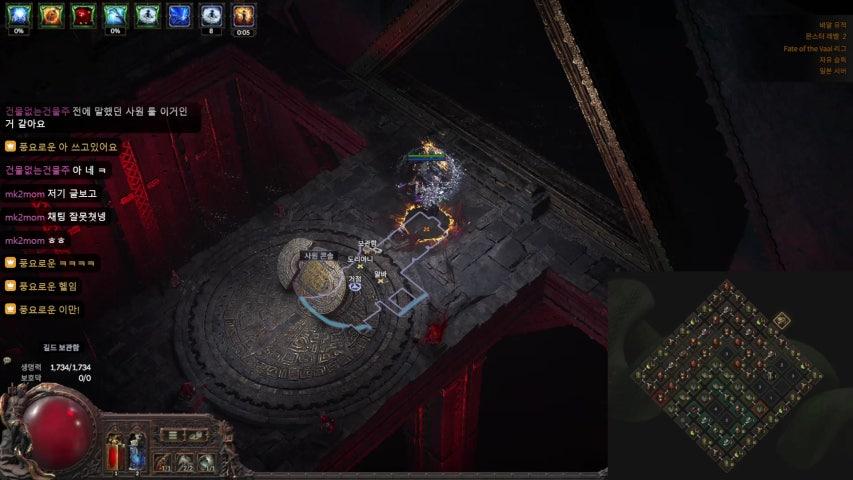Select the 알바 map marker
853x480 pixels.
pos(380,276)
